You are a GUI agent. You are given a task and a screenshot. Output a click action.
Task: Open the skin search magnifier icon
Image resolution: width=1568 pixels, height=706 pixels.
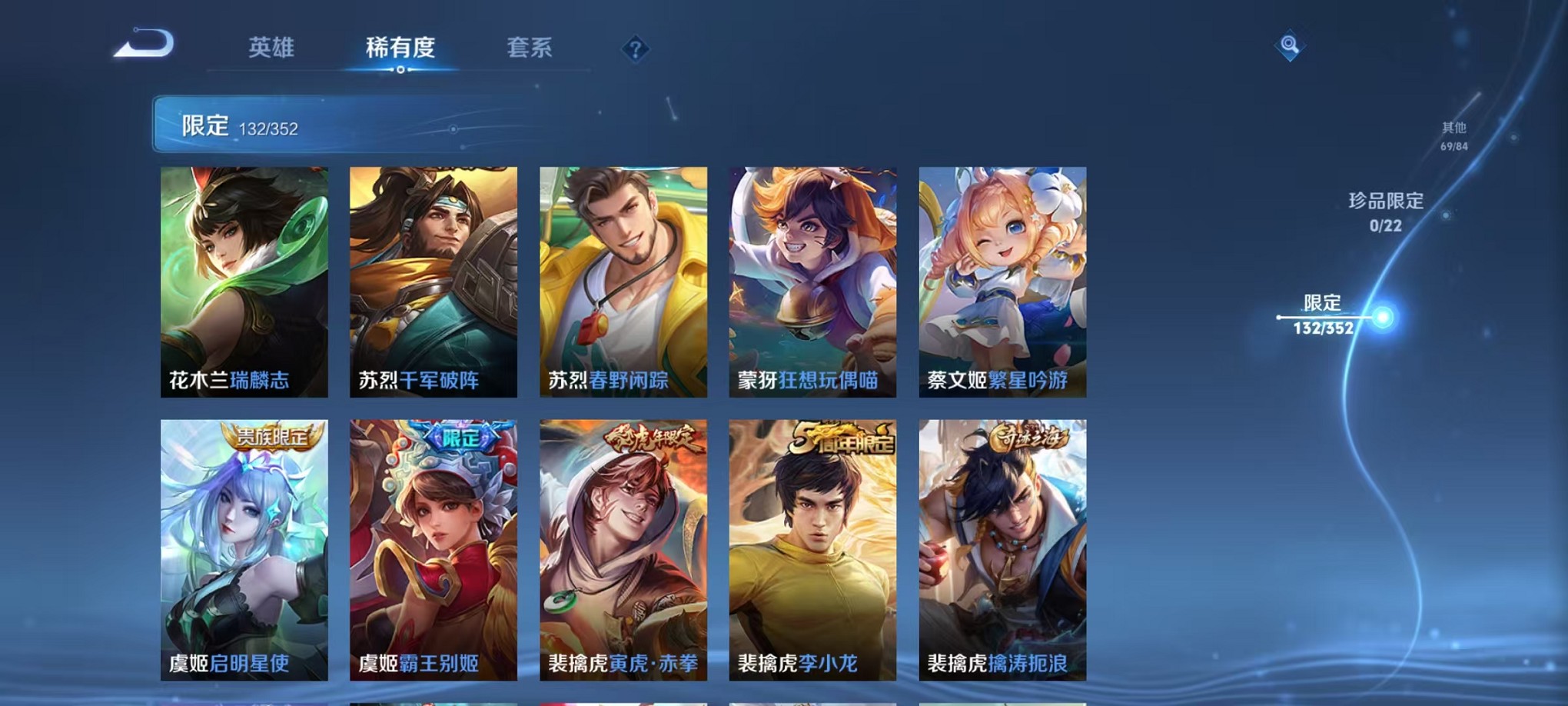click(1291, 45)
